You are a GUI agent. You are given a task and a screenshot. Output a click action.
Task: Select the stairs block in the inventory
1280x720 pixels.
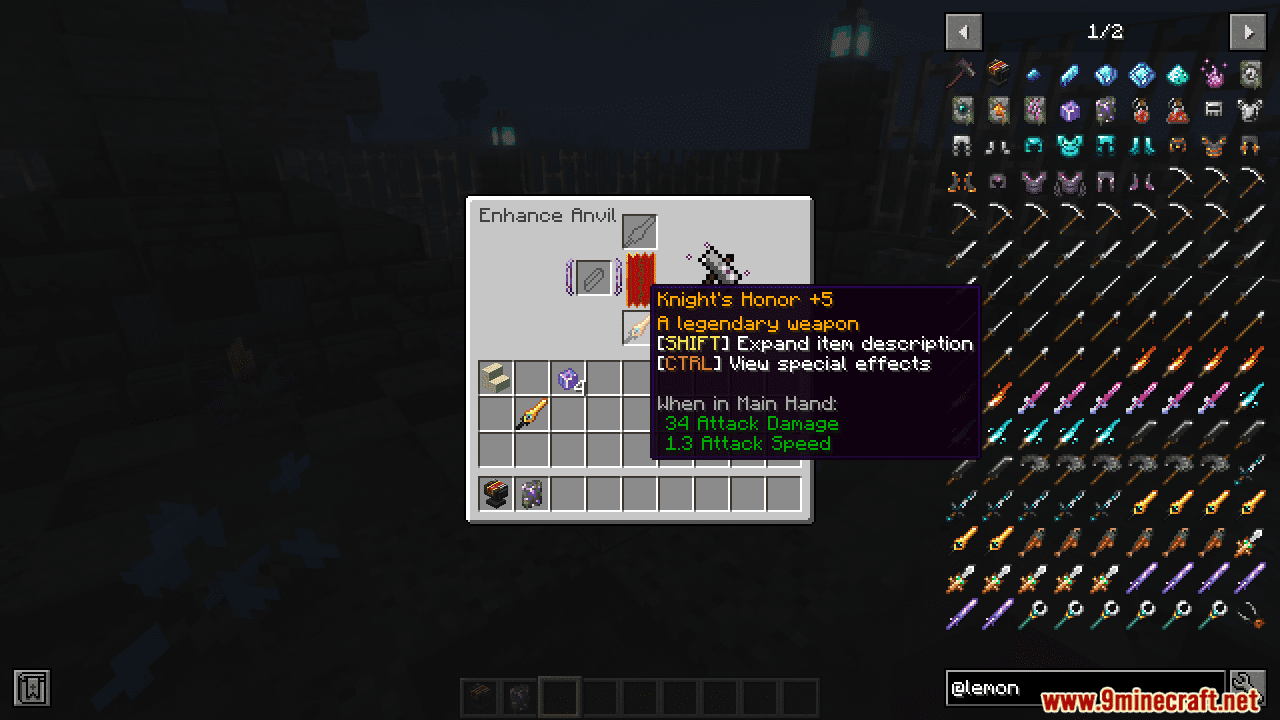tap(495, 376)
